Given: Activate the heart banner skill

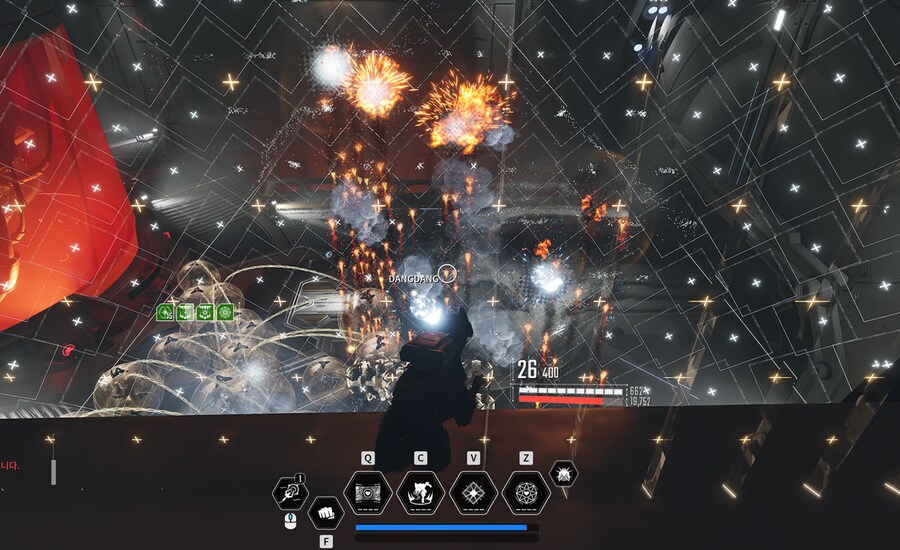Looking at the screenshot, I should (x=367, y=493).
